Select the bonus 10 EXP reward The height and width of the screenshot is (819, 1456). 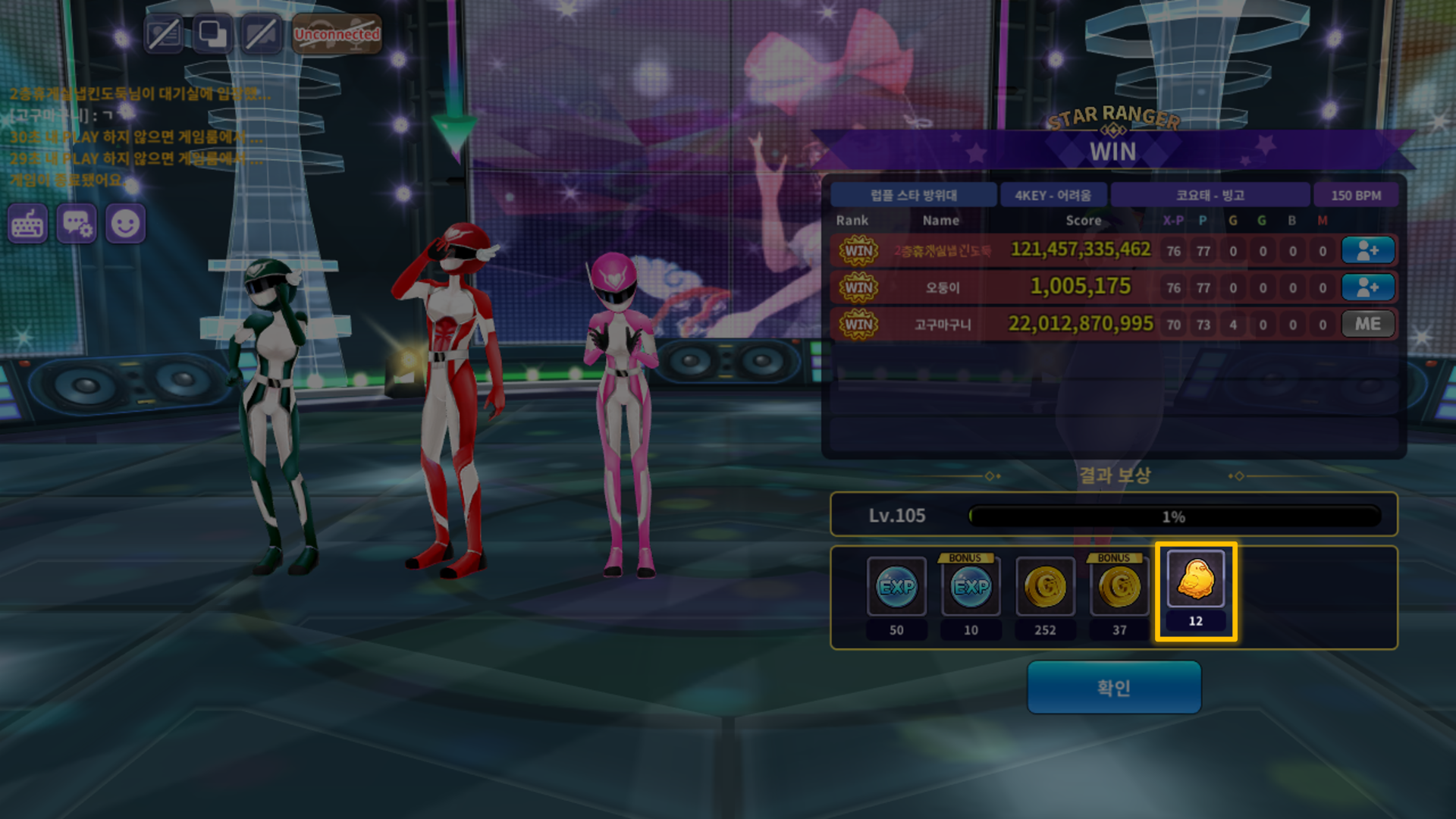pos(971,587)
